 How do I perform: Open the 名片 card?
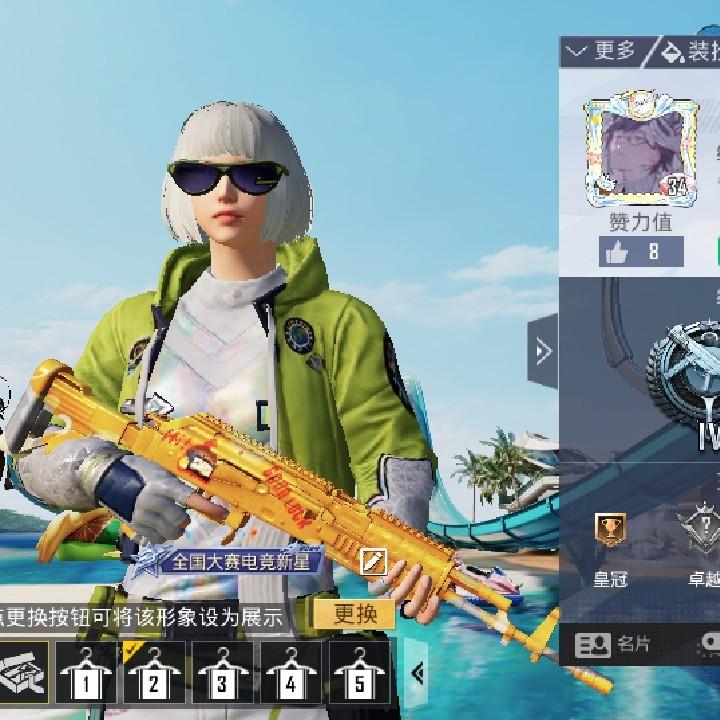coord(614,643)
